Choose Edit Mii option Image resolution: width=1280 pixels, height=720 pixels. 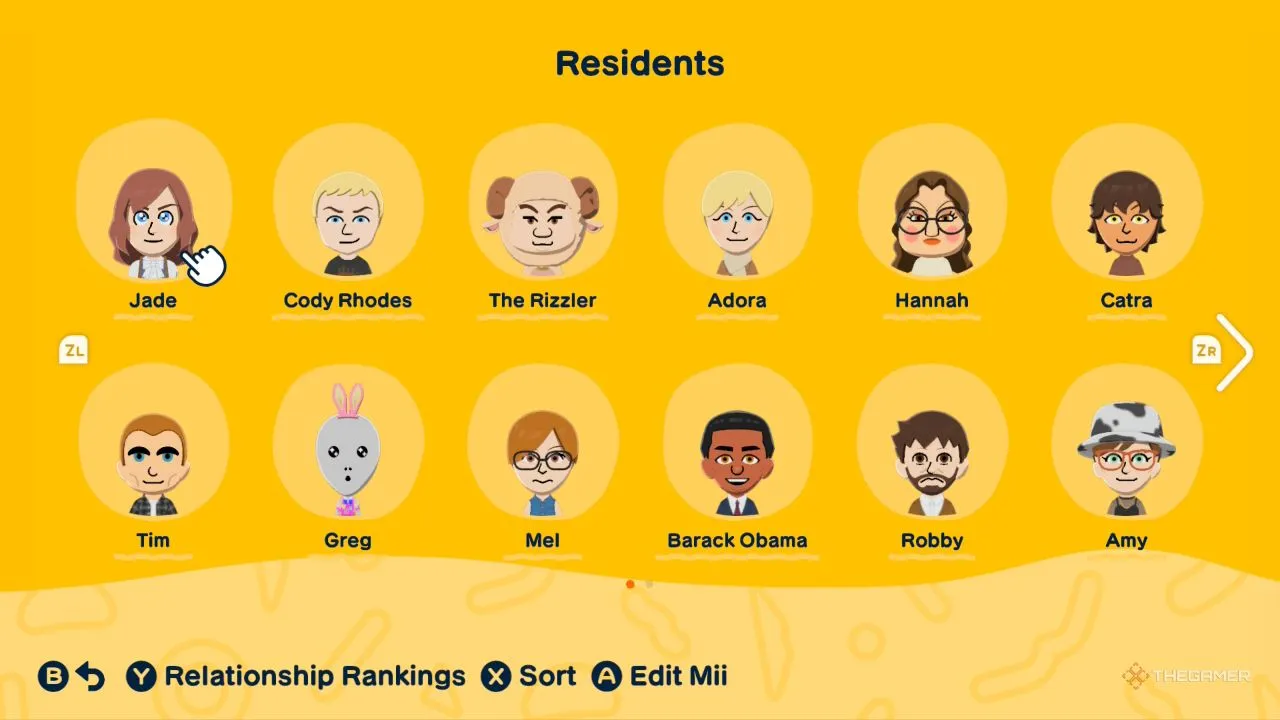click(660, 677)
